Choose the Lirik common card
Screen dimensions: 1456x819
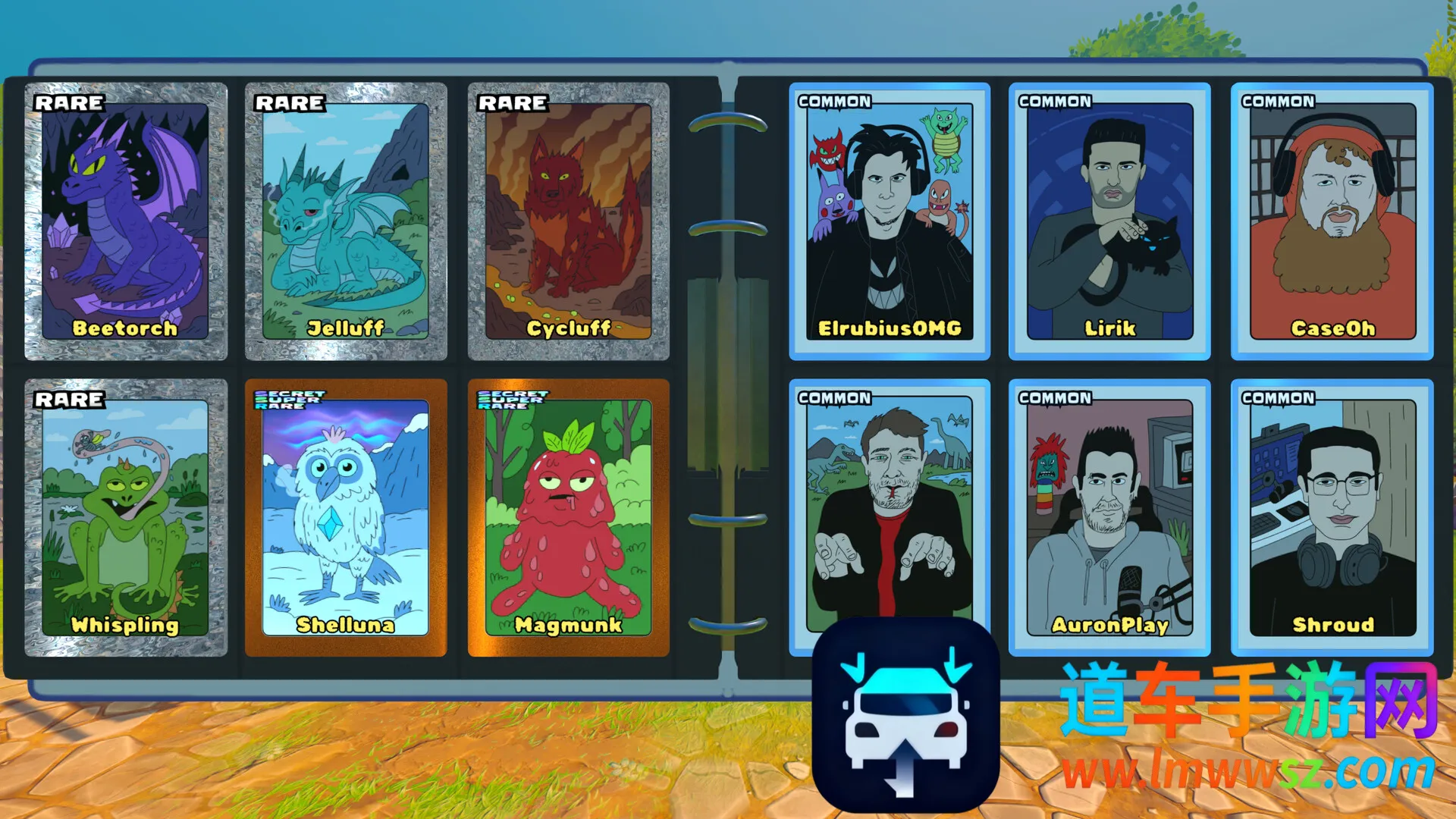pos(1109,221)
